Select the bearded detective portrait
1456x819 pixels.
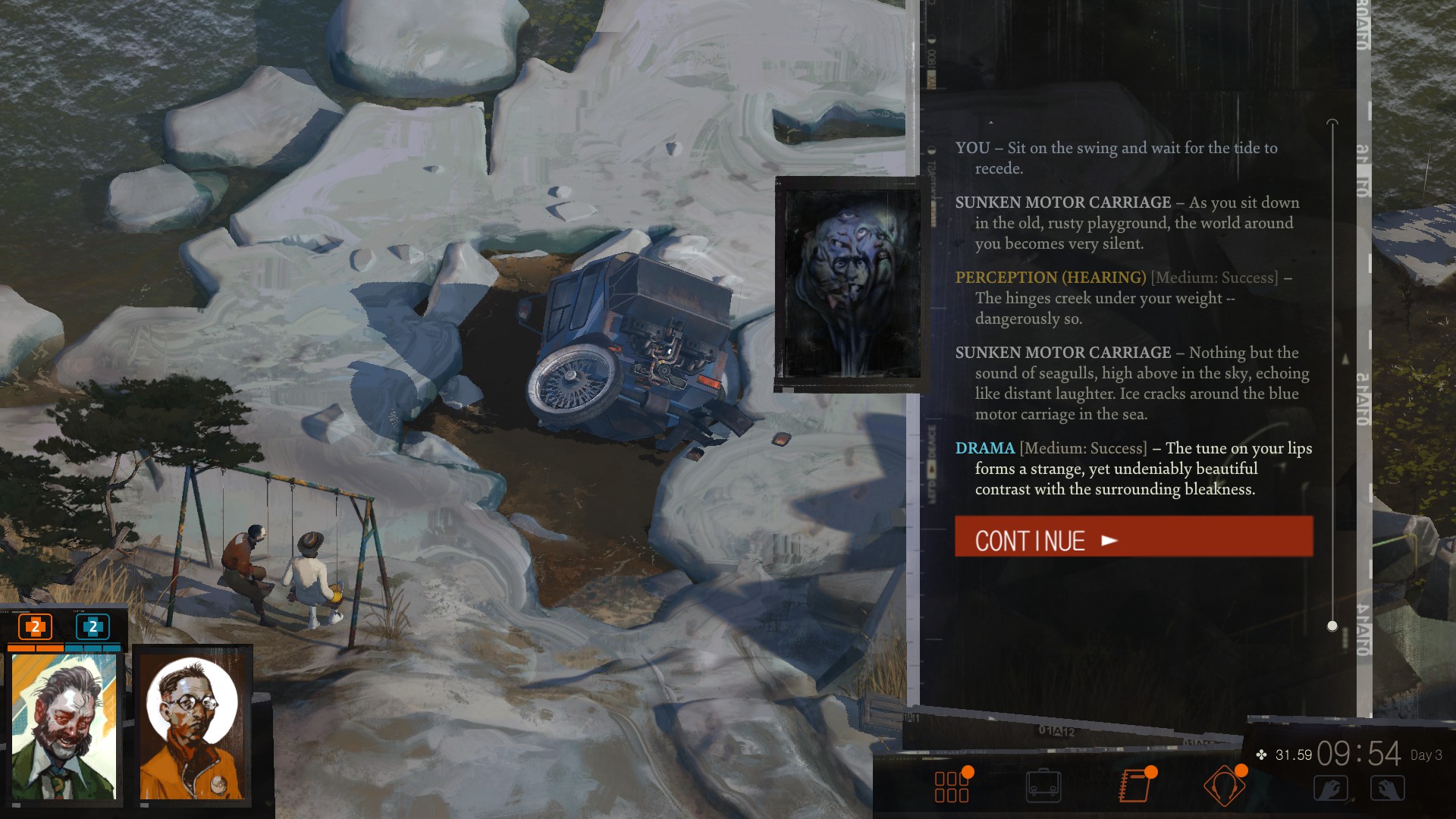click(64, 726)
